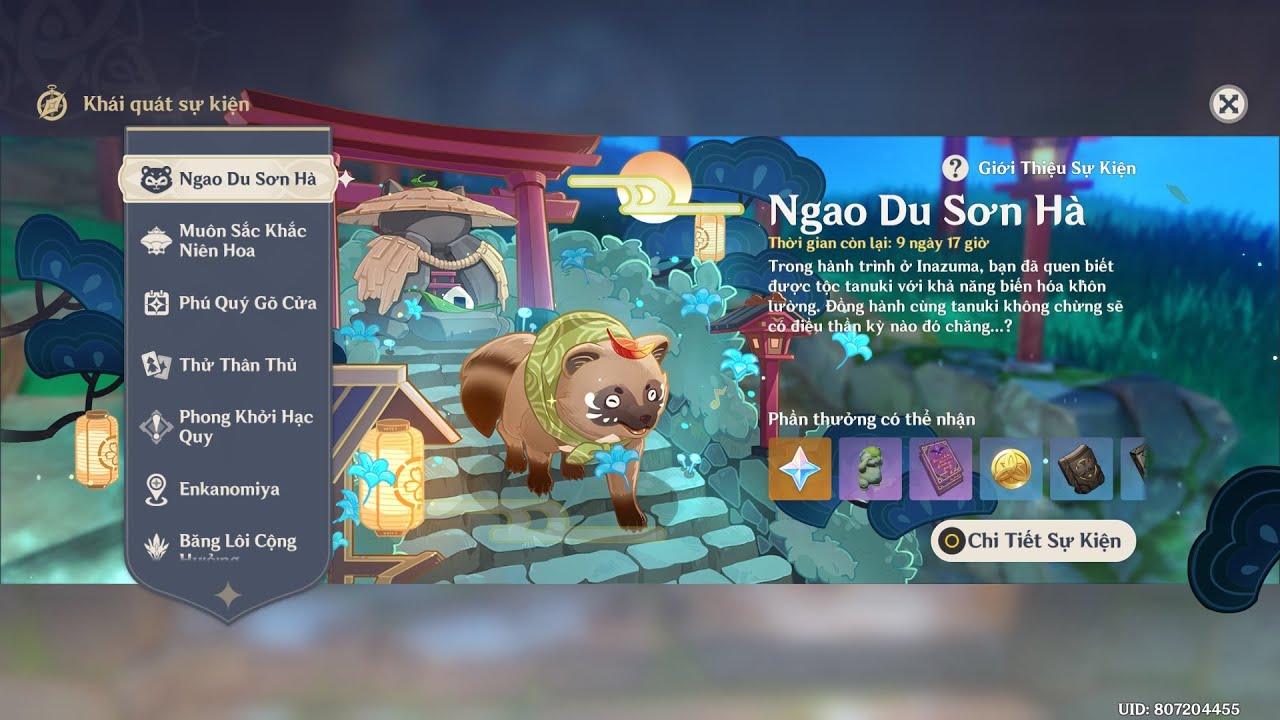Screen dimensions: 1280x720
Task: View the tanuki statue reward item
Action: pyautogui.click(x=870, y=468)
